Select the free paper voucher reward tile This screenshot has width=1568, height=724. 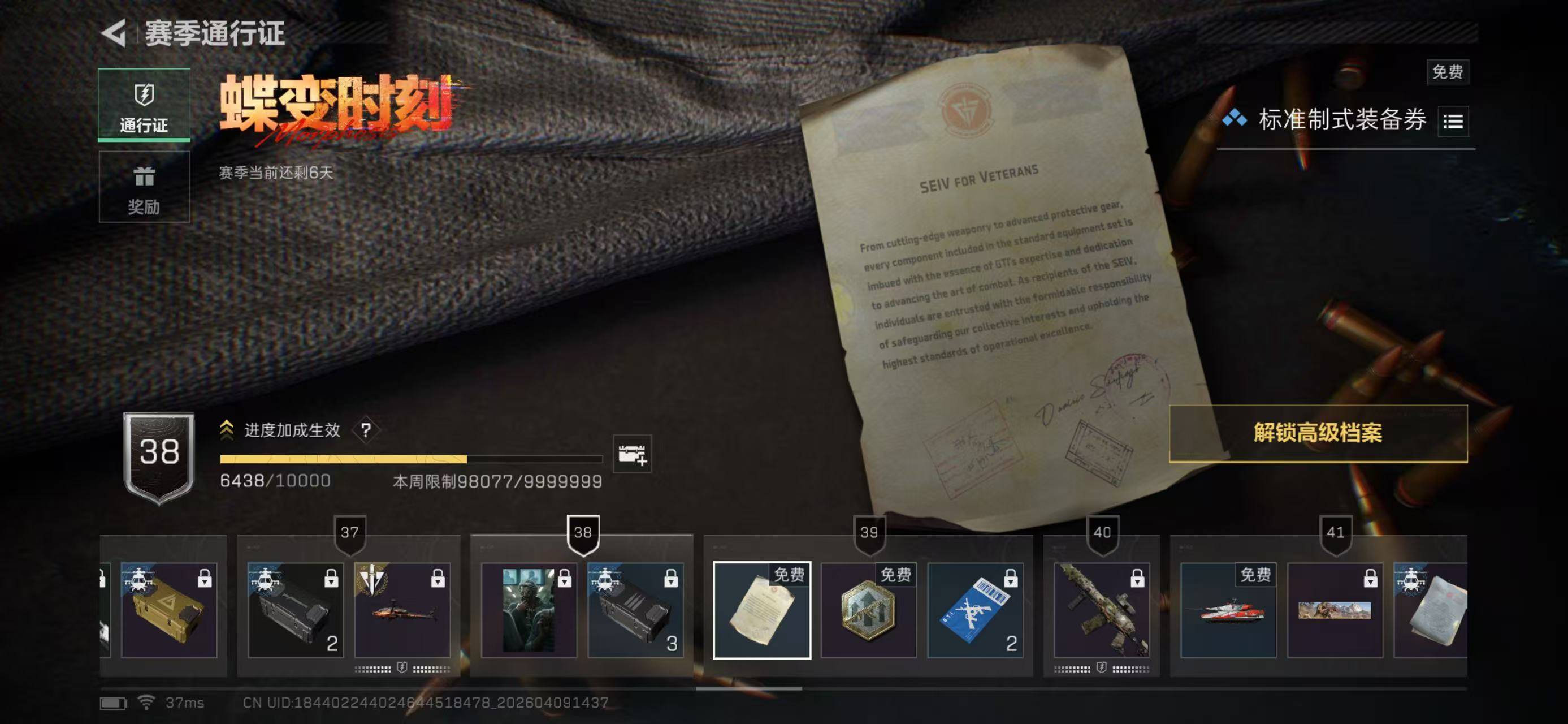pyautogui.click(x=761, y=610)
